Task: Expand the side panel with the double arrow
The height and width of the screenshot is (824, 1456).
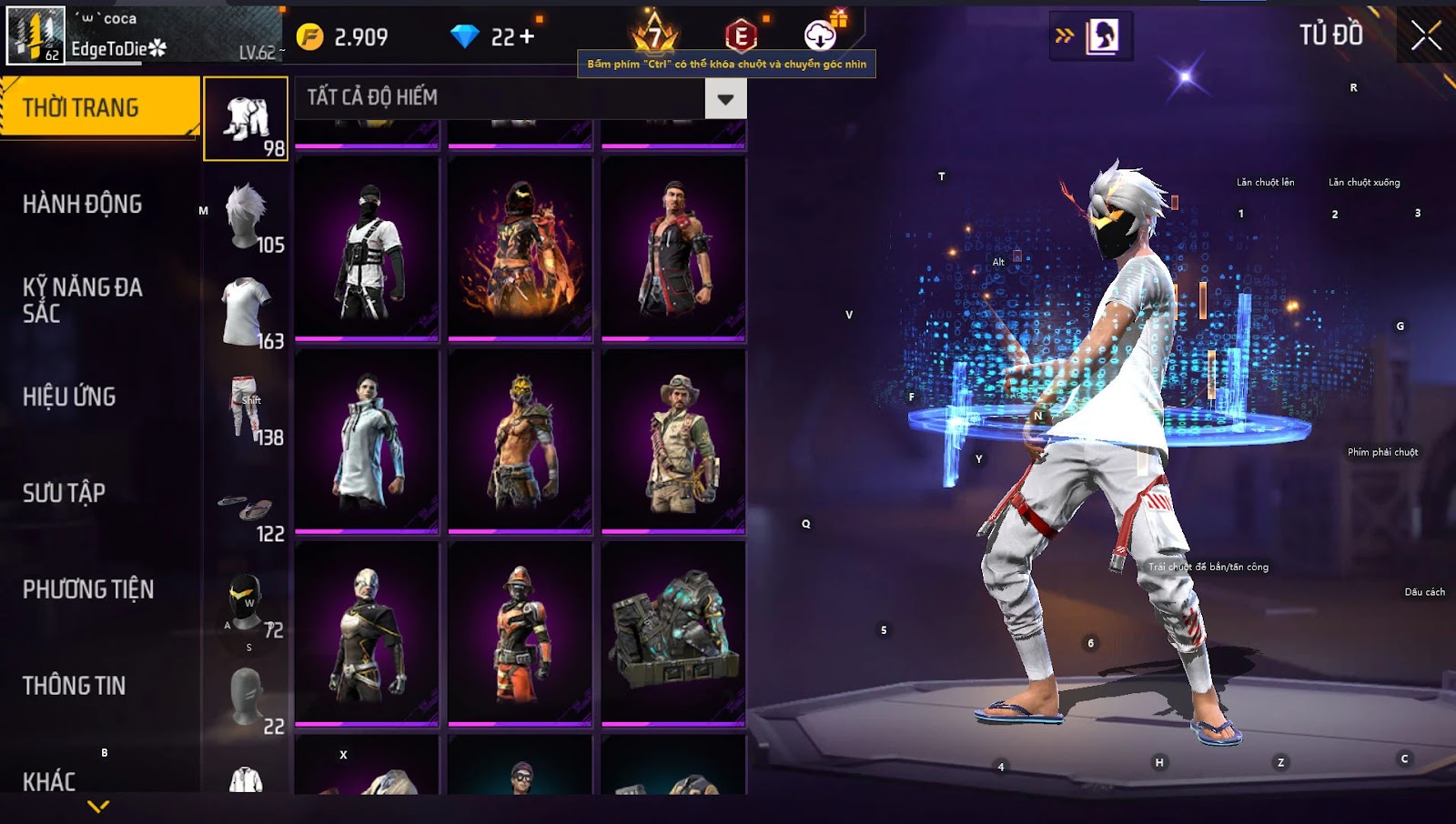Action: pos(1064,36)
